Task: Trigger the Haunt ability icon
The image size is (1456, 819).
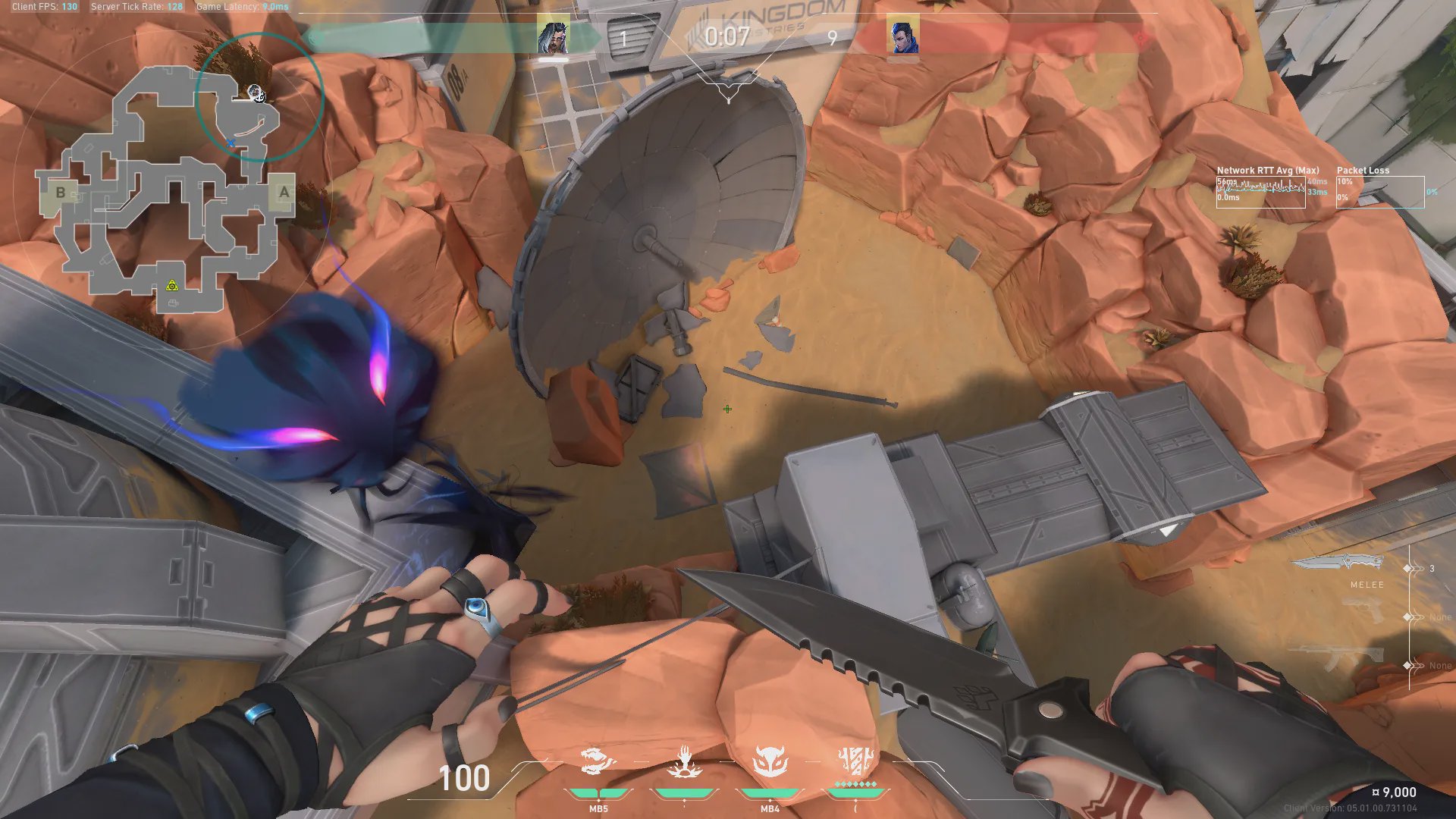Action: (x=770, y=761)
